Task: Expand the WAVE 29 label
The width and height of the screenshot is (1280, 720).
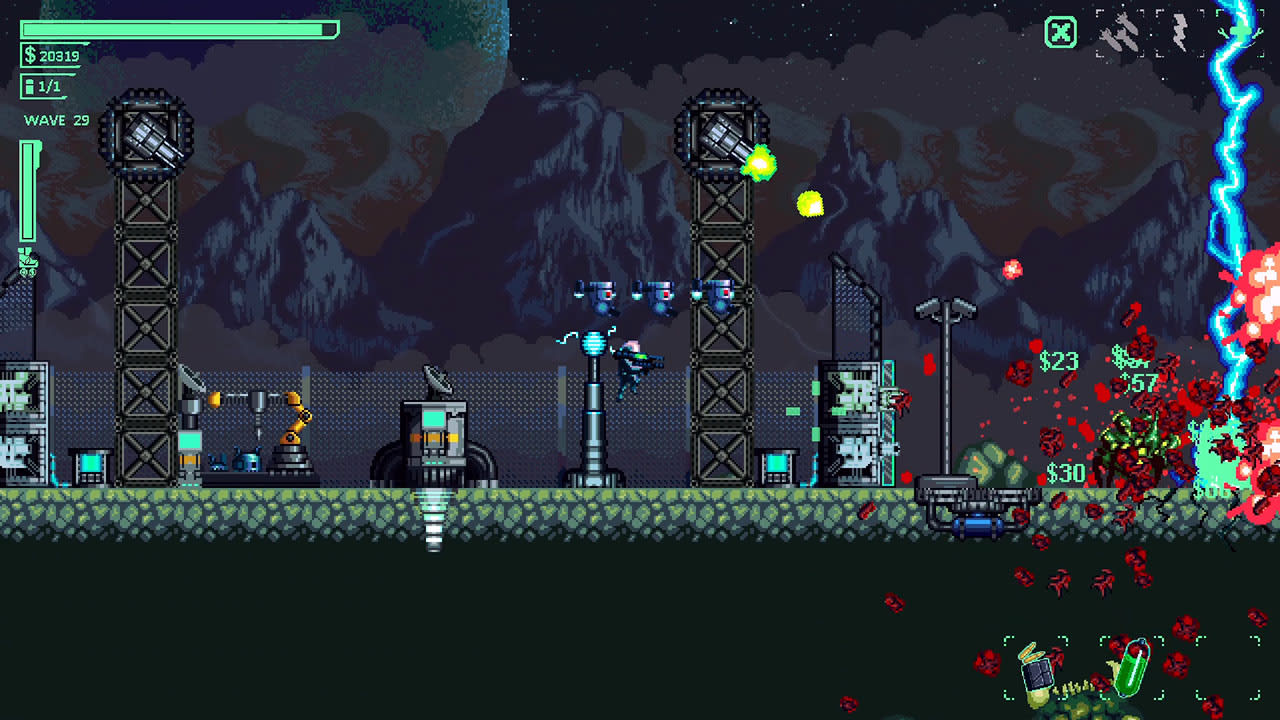Action: pos(55,120)
